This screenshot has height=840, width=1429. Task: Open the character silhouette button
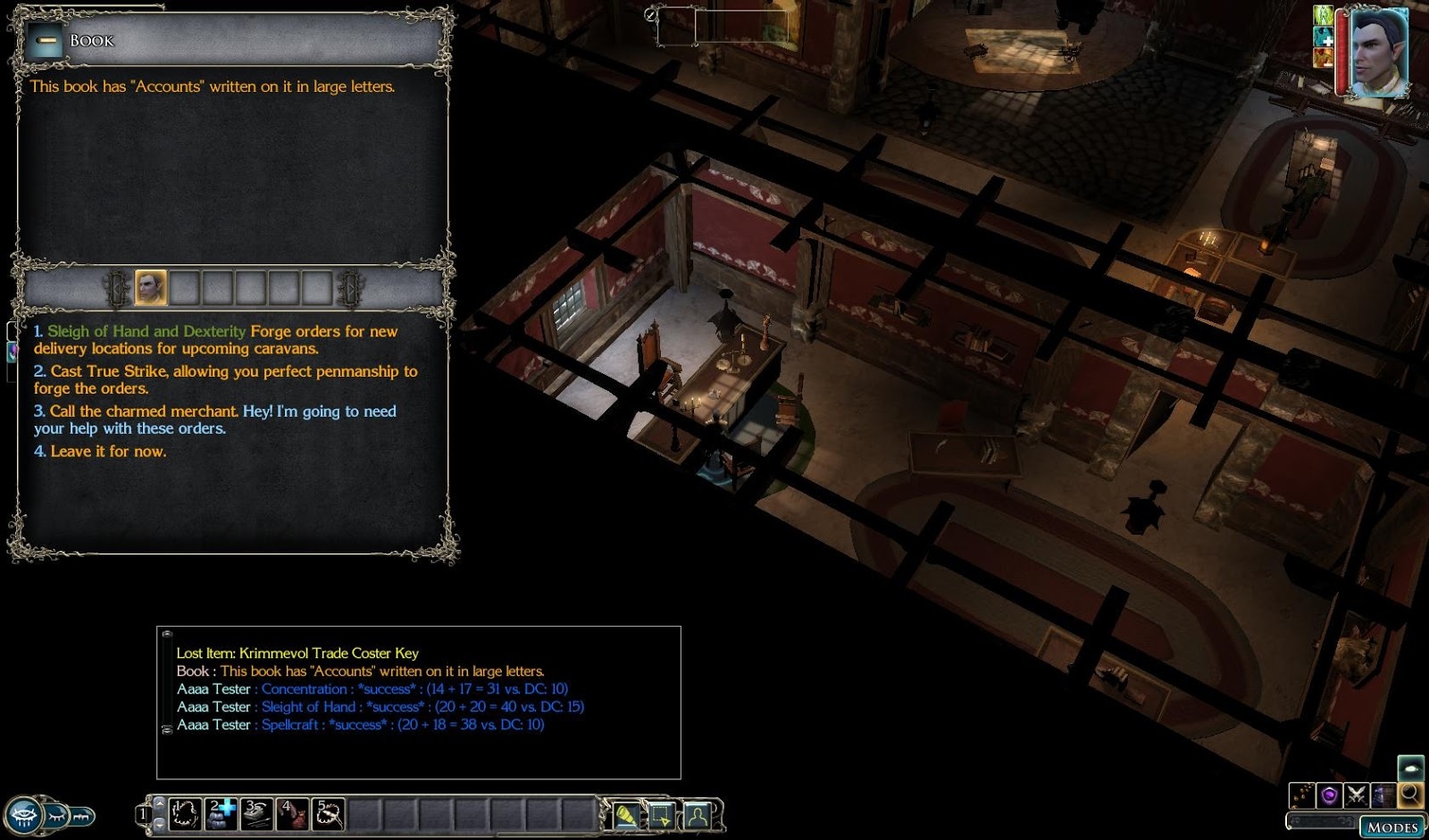click(697, 815)
